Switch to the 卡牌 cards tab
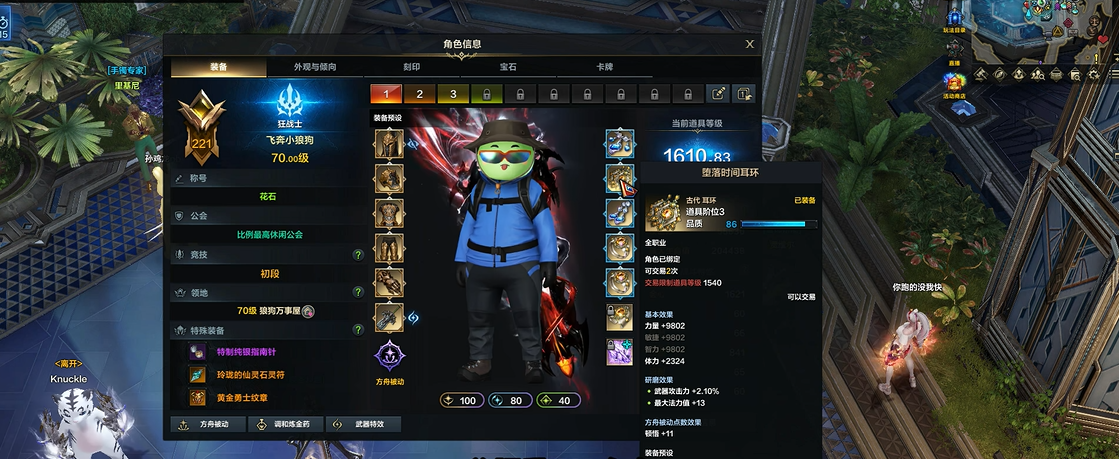 tap(605, 67)
